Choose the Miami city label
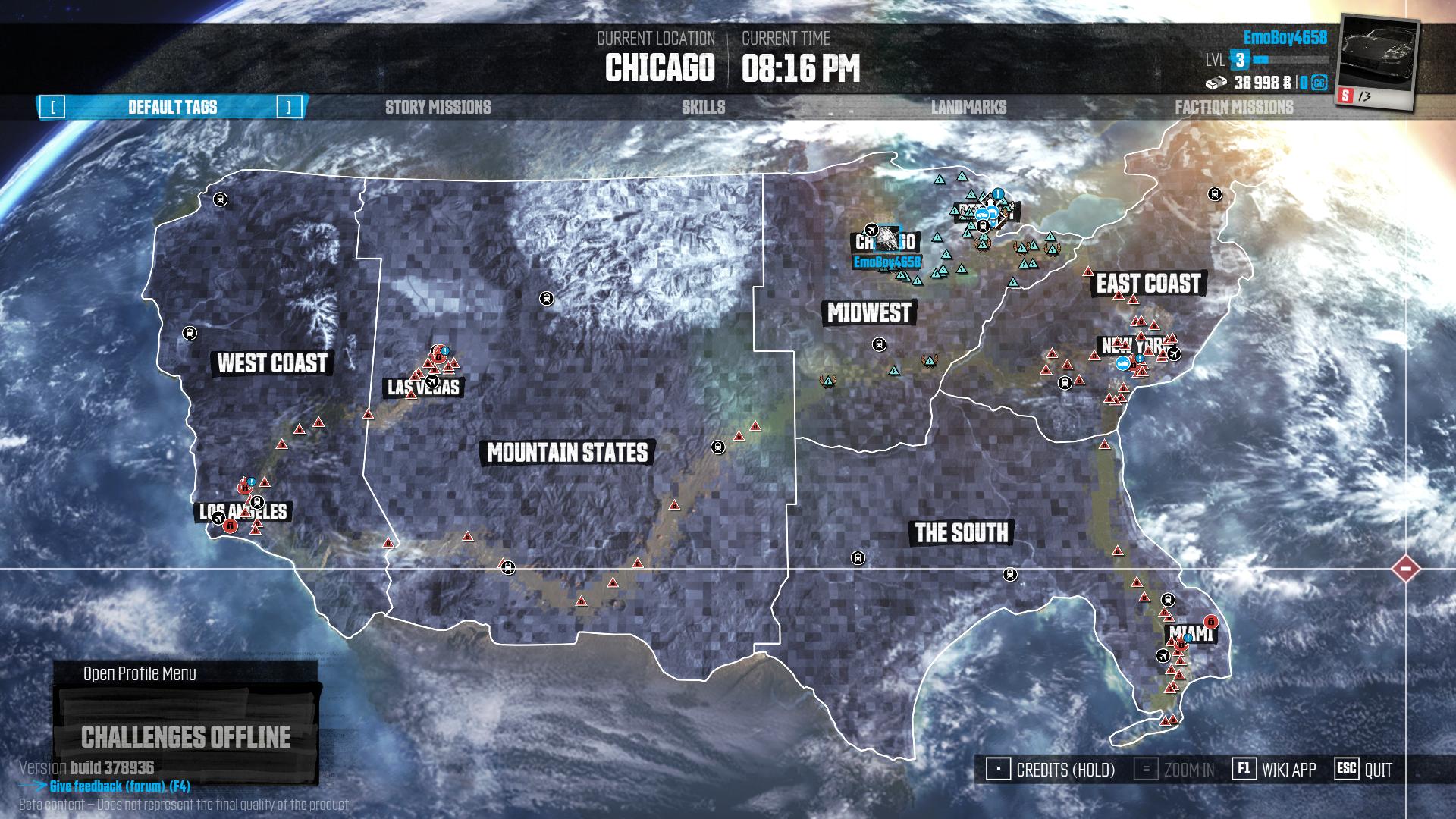1456x819 pixels. click(x=1190, y=633)
